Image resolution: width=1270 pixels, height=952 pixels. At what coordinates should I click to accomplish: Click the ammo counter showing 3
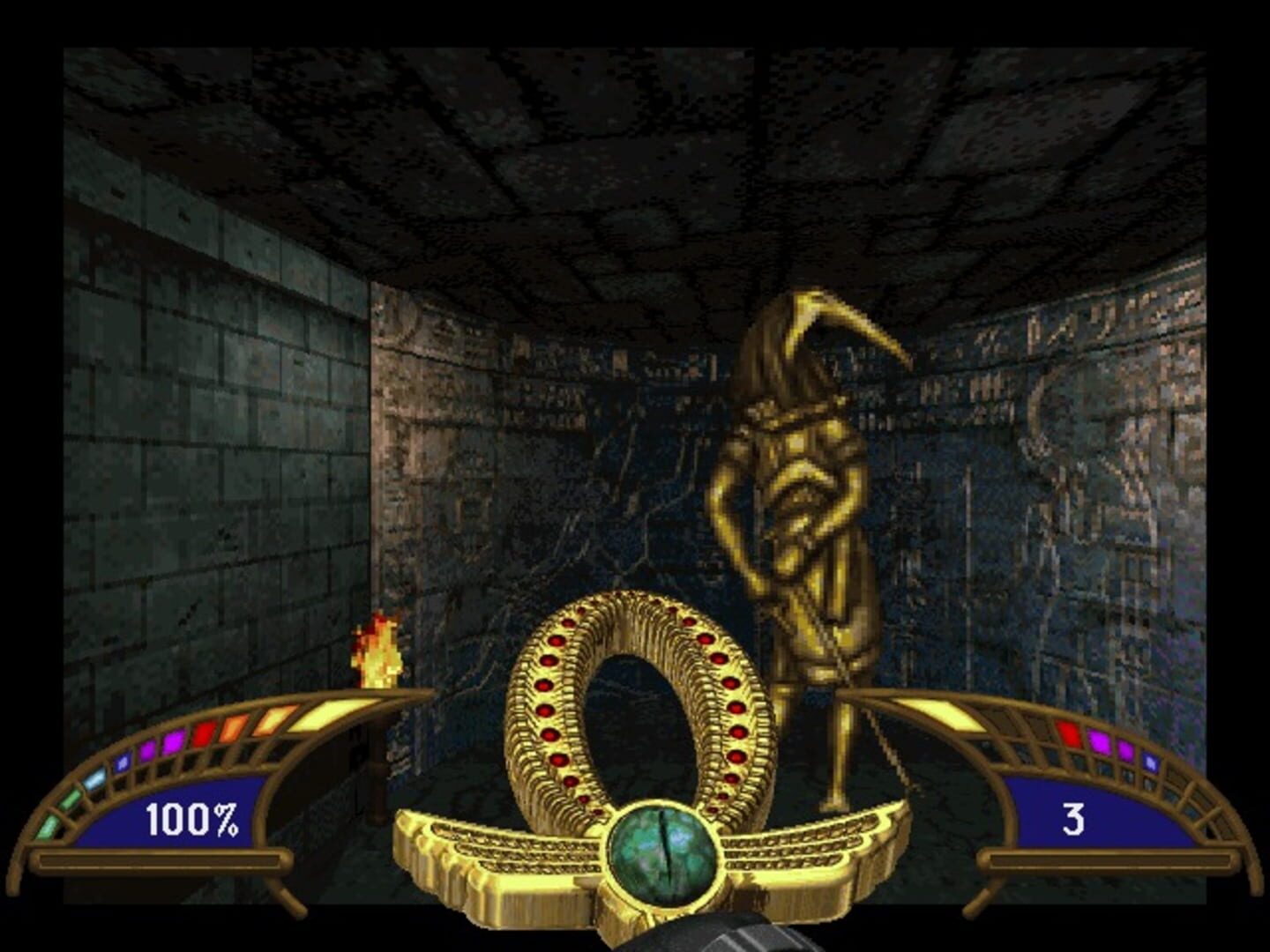pyautogui.click(x=1074, y=817)
